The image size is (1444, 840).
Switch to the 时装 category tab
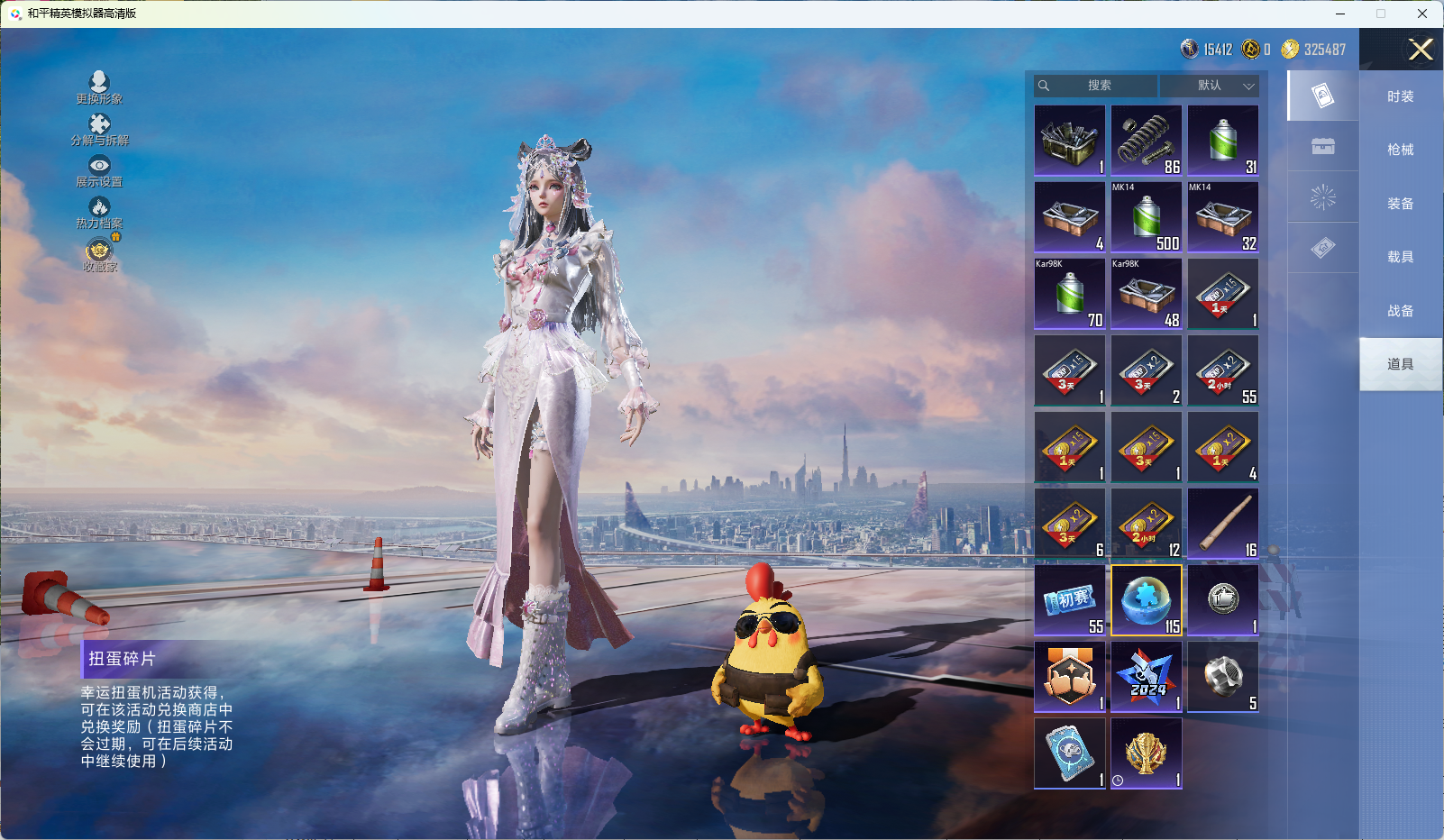[x=1400, y=96]
